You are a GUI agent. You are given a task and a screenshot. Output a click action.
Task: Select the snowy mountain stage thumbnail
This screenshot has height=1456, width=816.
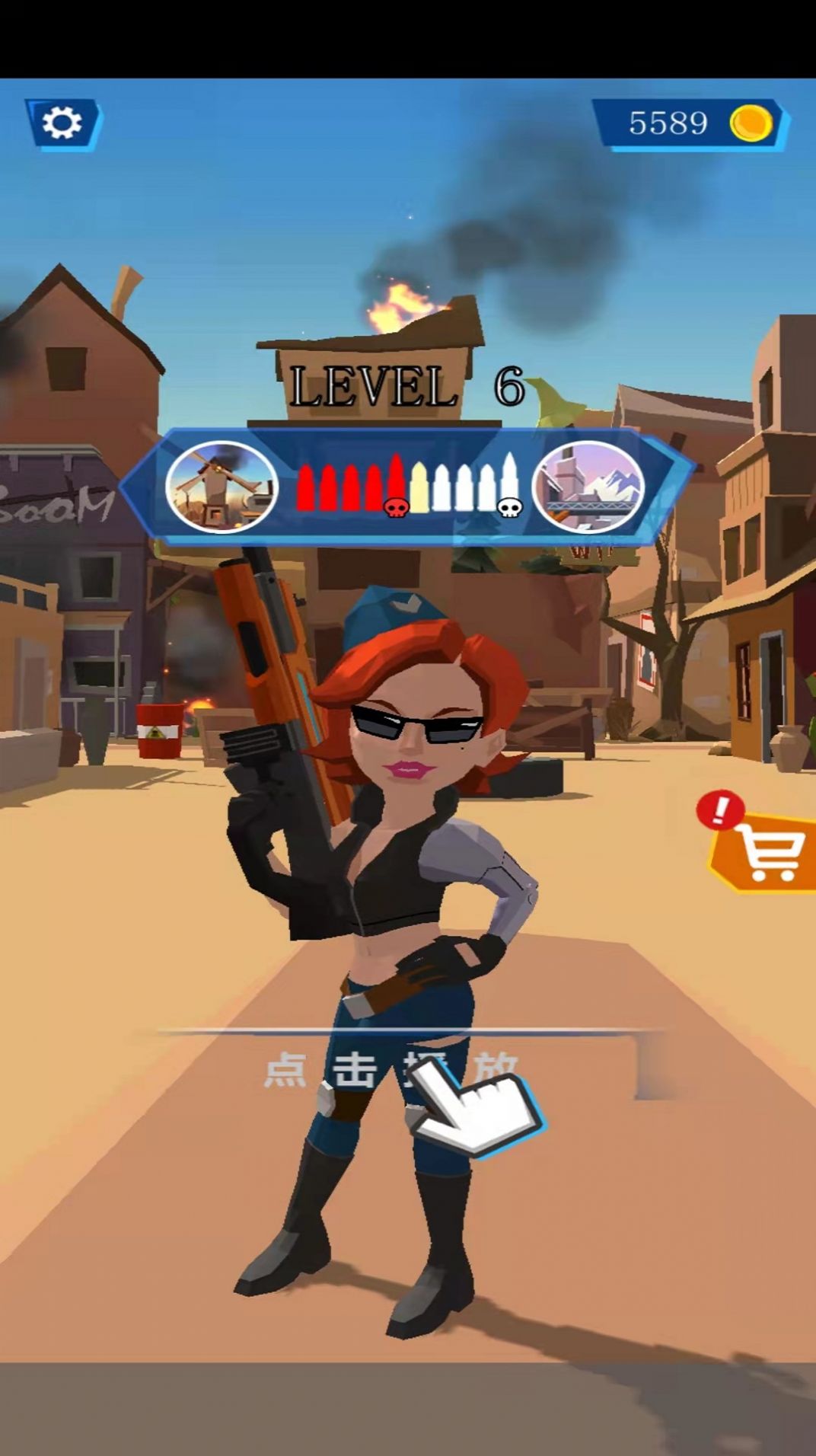click(588, 487)
